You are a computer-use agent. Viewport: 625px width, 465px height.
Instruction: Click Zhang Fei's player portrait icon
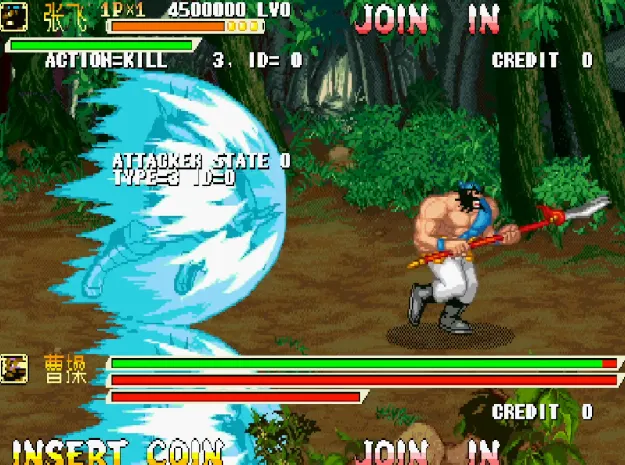(15, 16)
